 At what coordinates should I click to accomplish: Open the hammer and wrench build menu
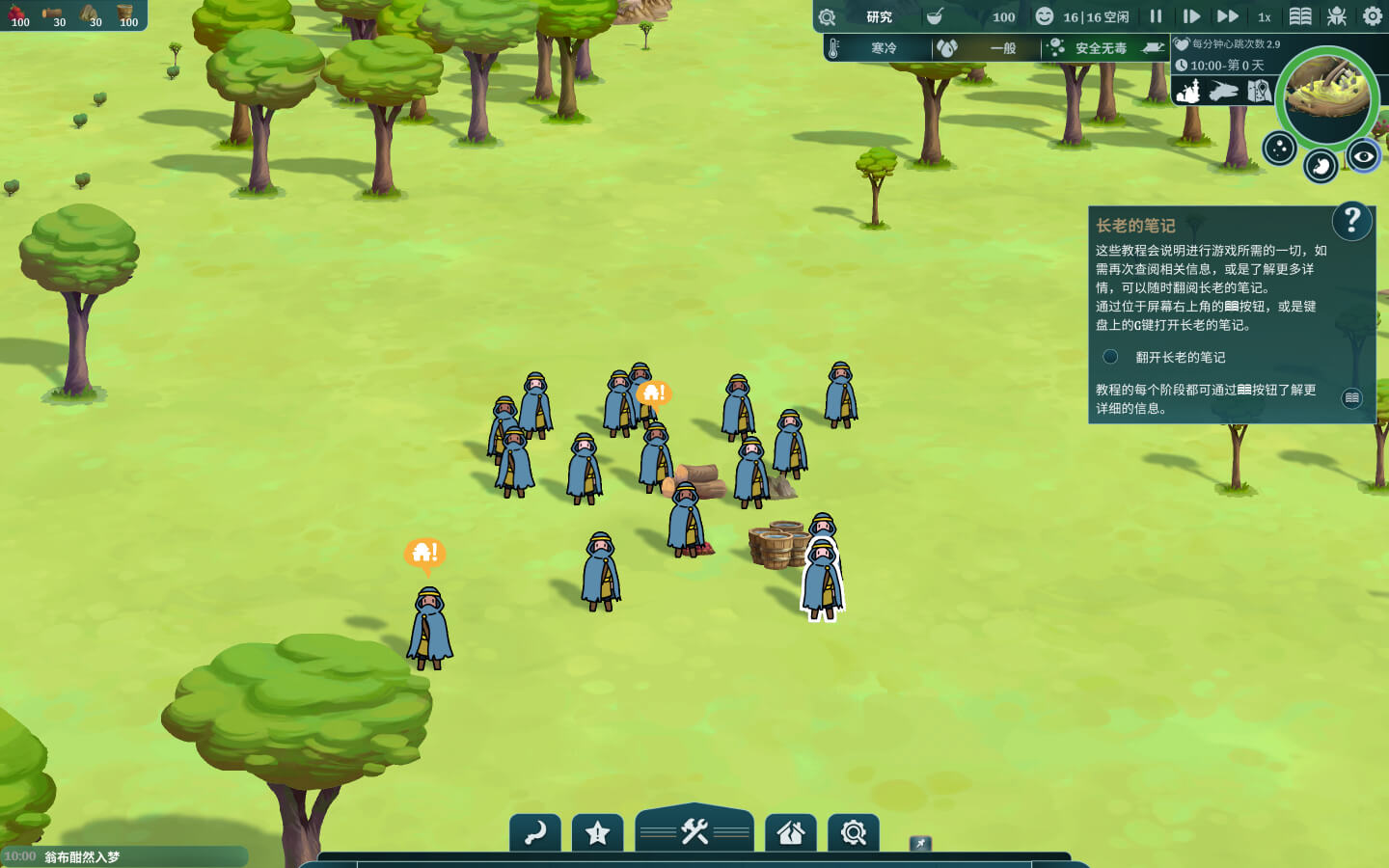(x=694, y=830)
